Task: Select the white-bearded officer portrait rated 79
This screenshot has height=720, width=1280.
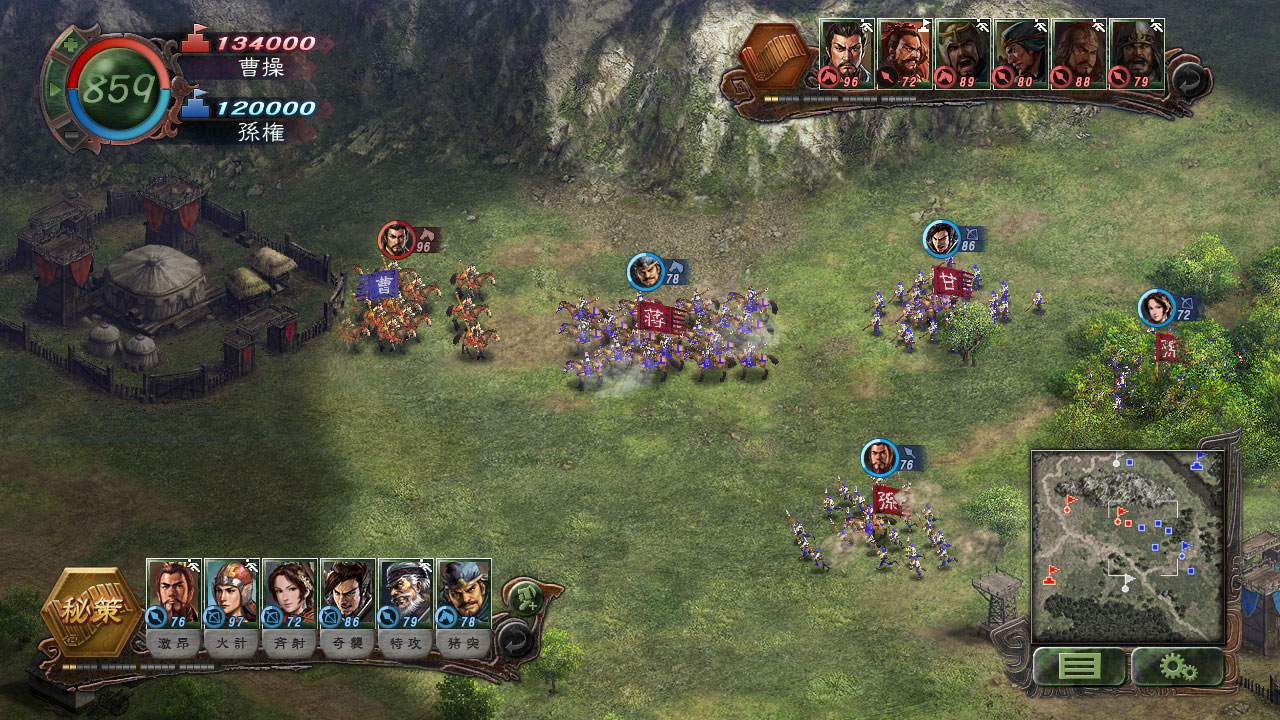Action: pyautogui.click(x=406, y=592)
